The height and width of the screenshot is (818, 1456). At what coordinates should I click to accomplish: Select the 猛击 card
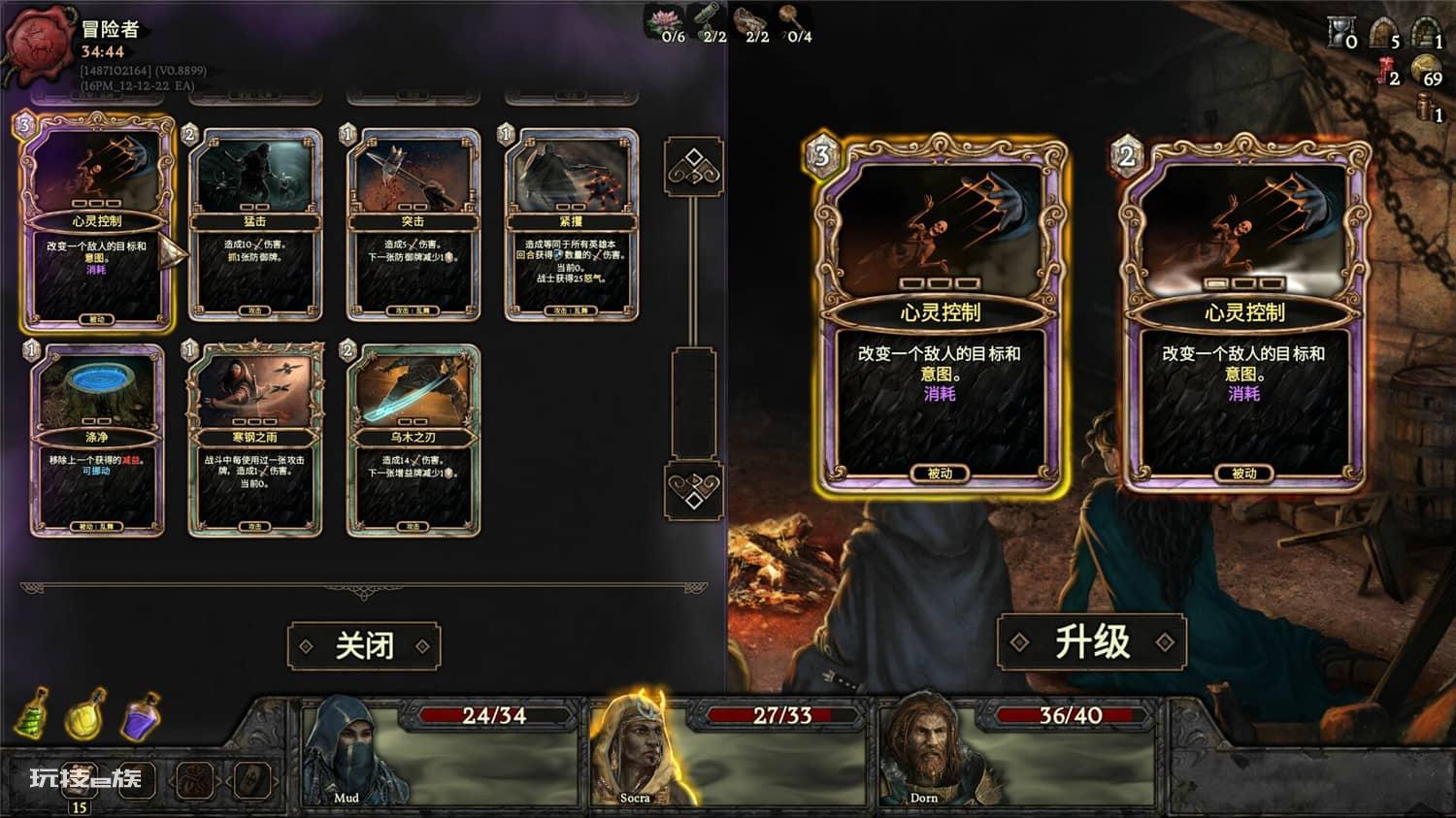click(x=255, y=224)
